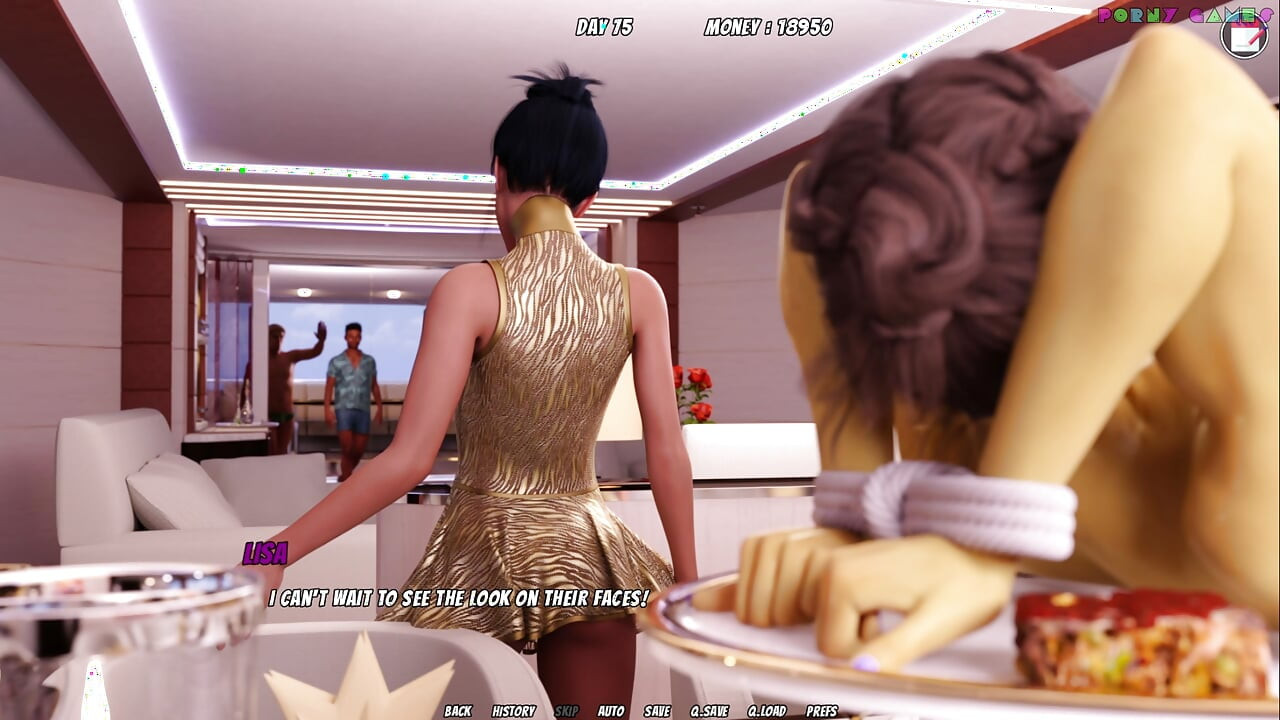Activate Skip mode
Screen dimensions: 1280x720
567,711
